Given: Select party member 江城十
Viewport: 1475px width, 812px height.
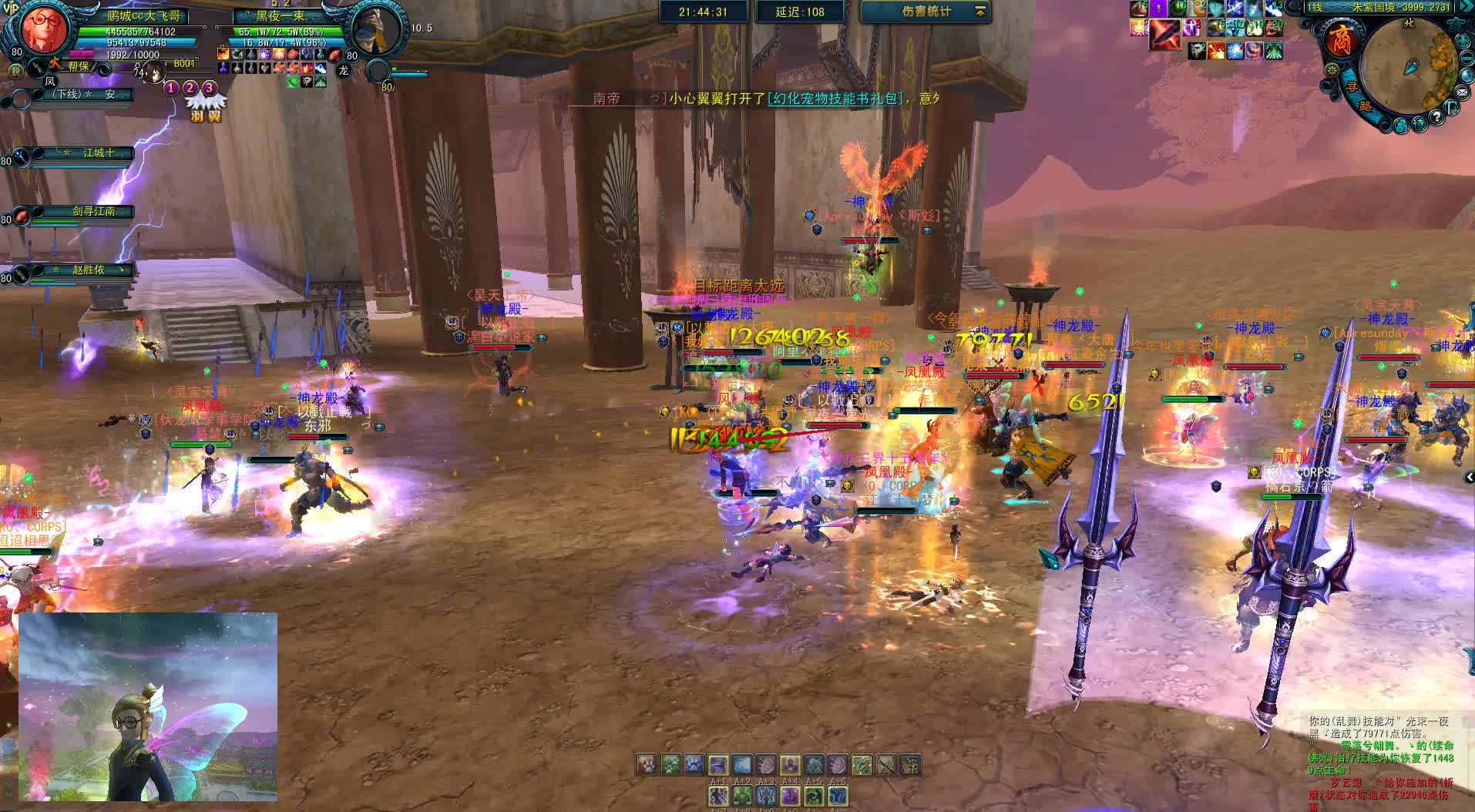Looking at the screenshot, I should [98, 153].
